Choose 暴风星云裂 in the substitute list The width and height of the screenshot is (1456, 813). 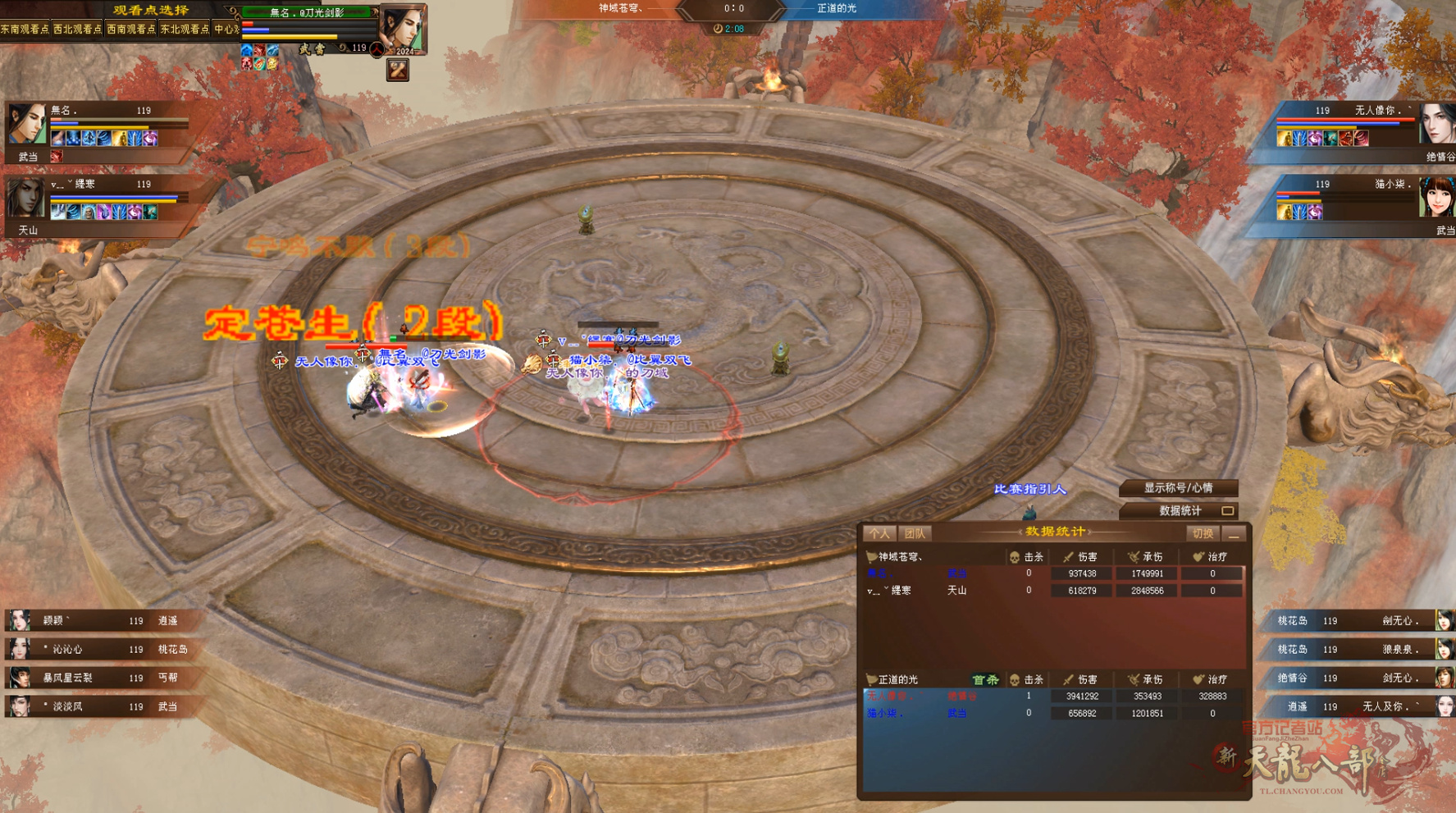point(90,678)
